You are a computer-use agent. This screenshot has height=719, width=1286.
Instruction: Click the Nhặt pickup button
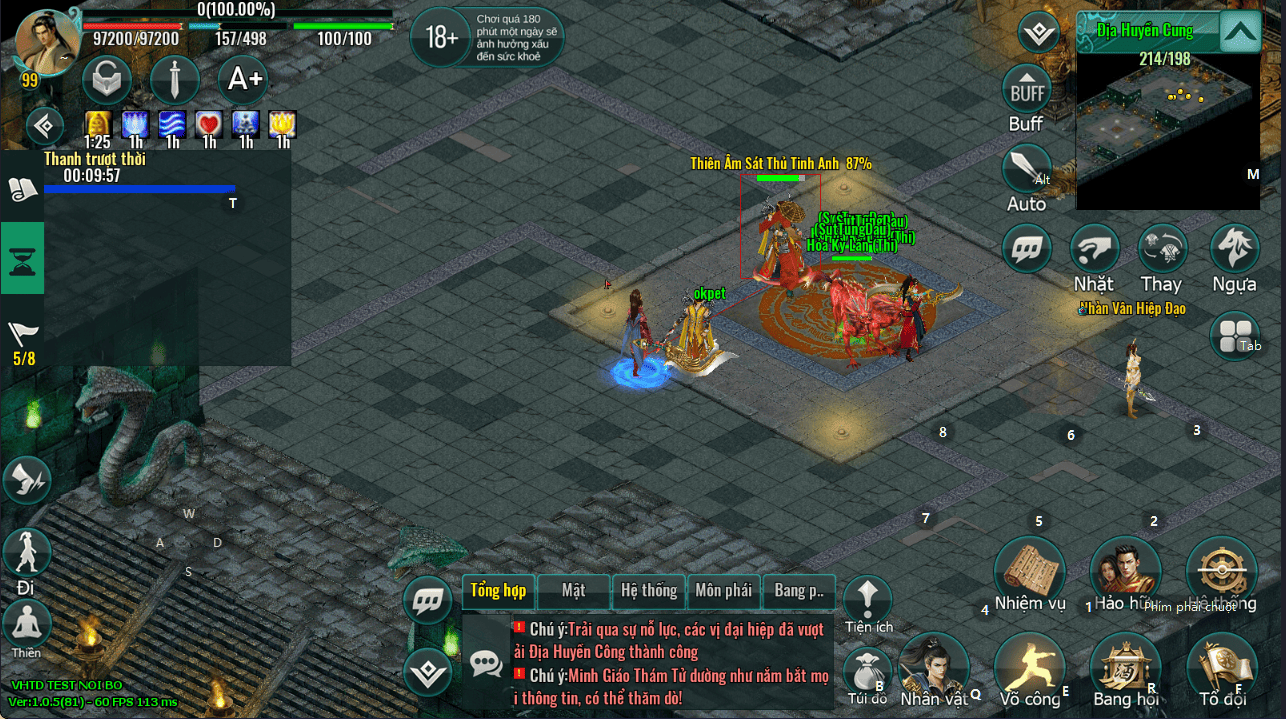(1094, 250)
